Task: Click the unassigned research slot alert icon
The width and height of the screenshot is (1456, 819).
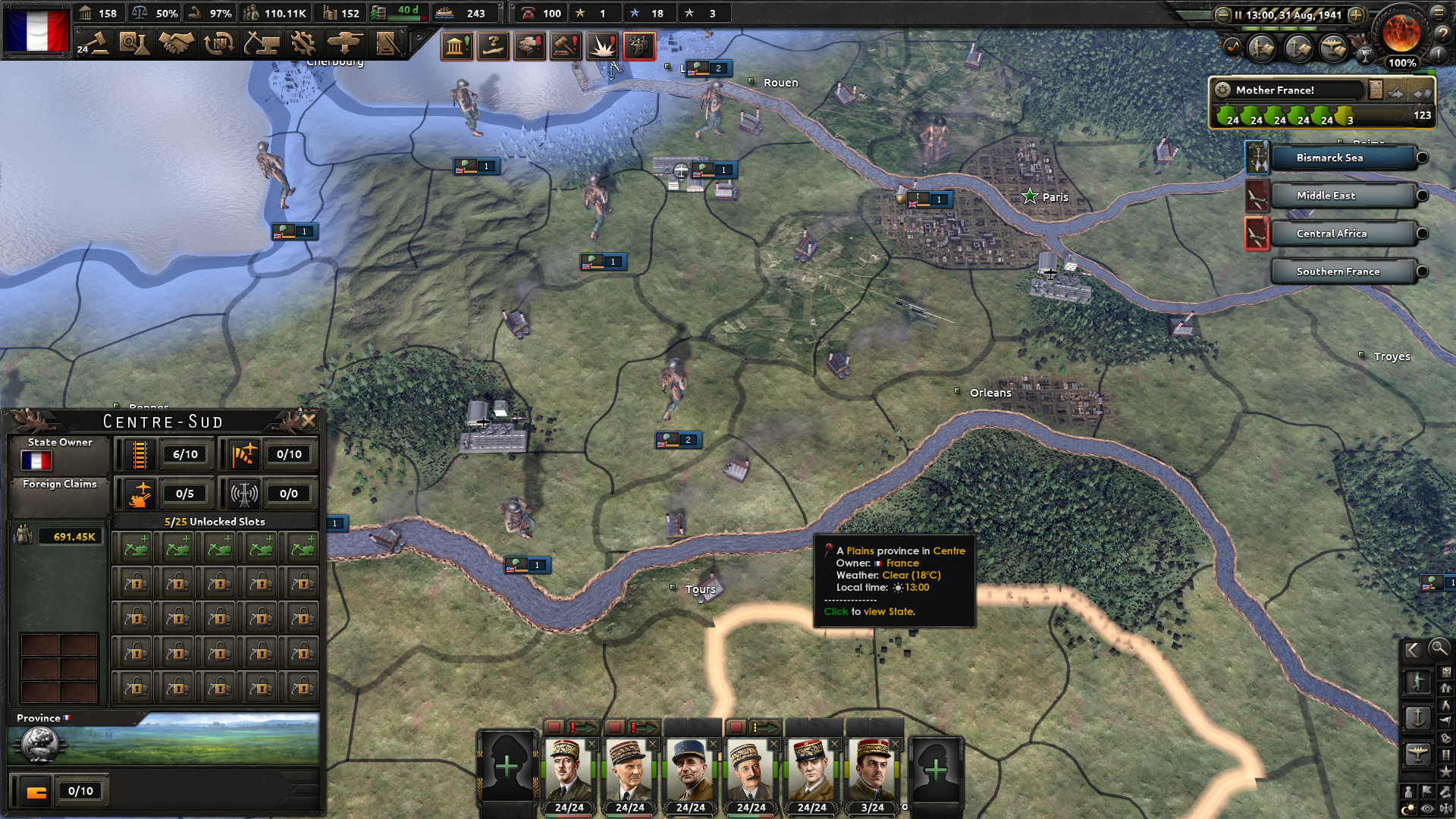Action: pyautogui.click(x=494, y=46)
